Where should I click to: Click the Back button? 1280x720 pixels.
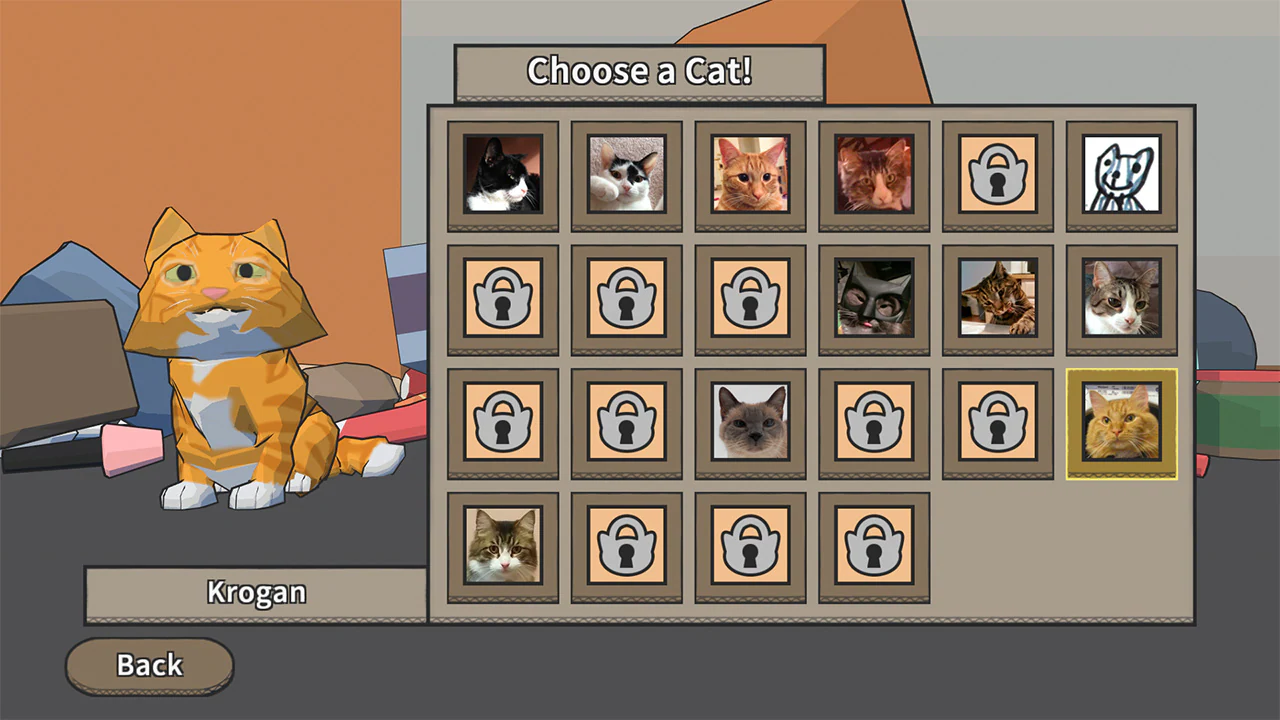[x=149, y=665]
